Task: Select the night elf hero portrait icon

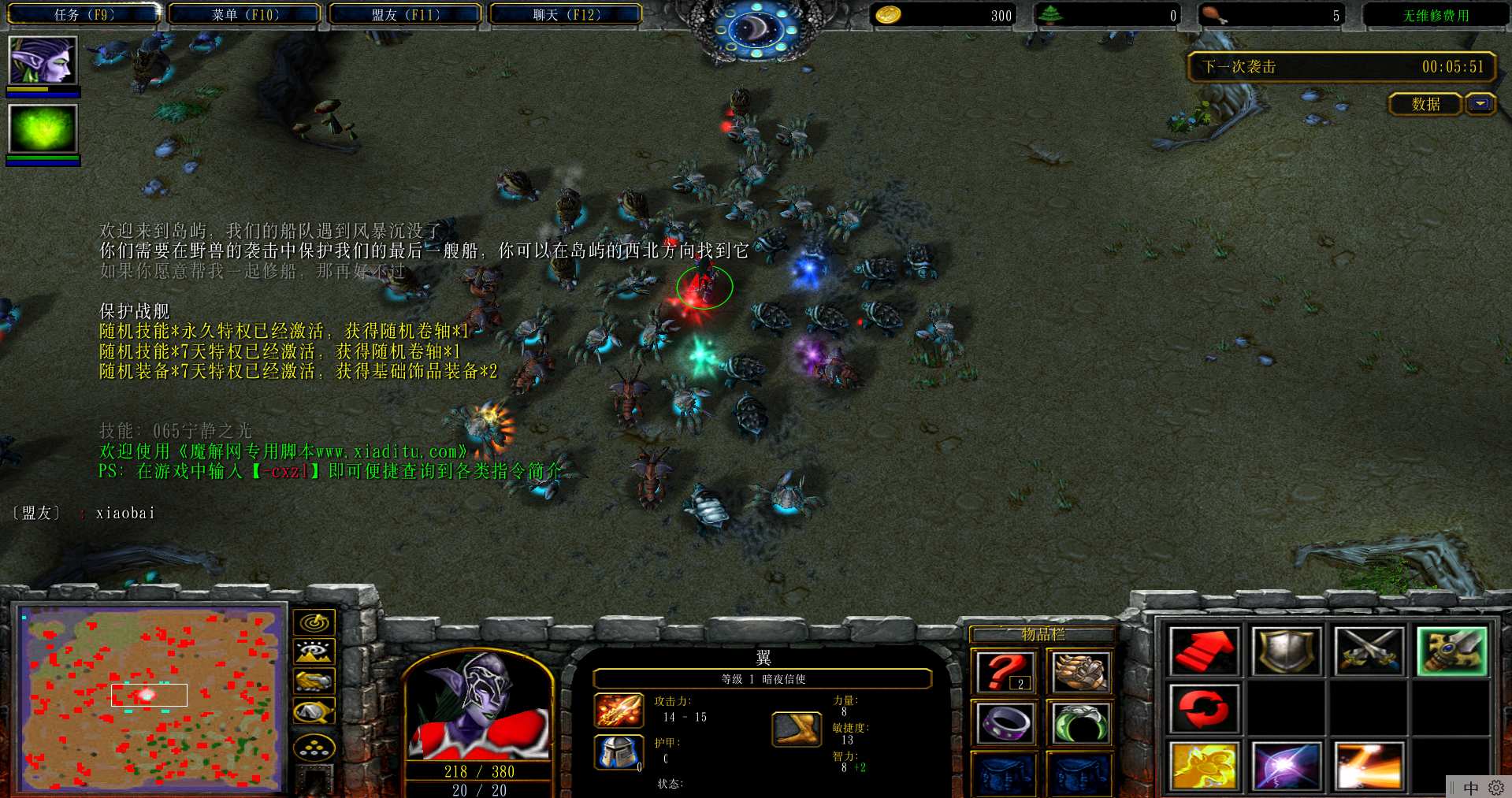Action: [x=43, y=61]
